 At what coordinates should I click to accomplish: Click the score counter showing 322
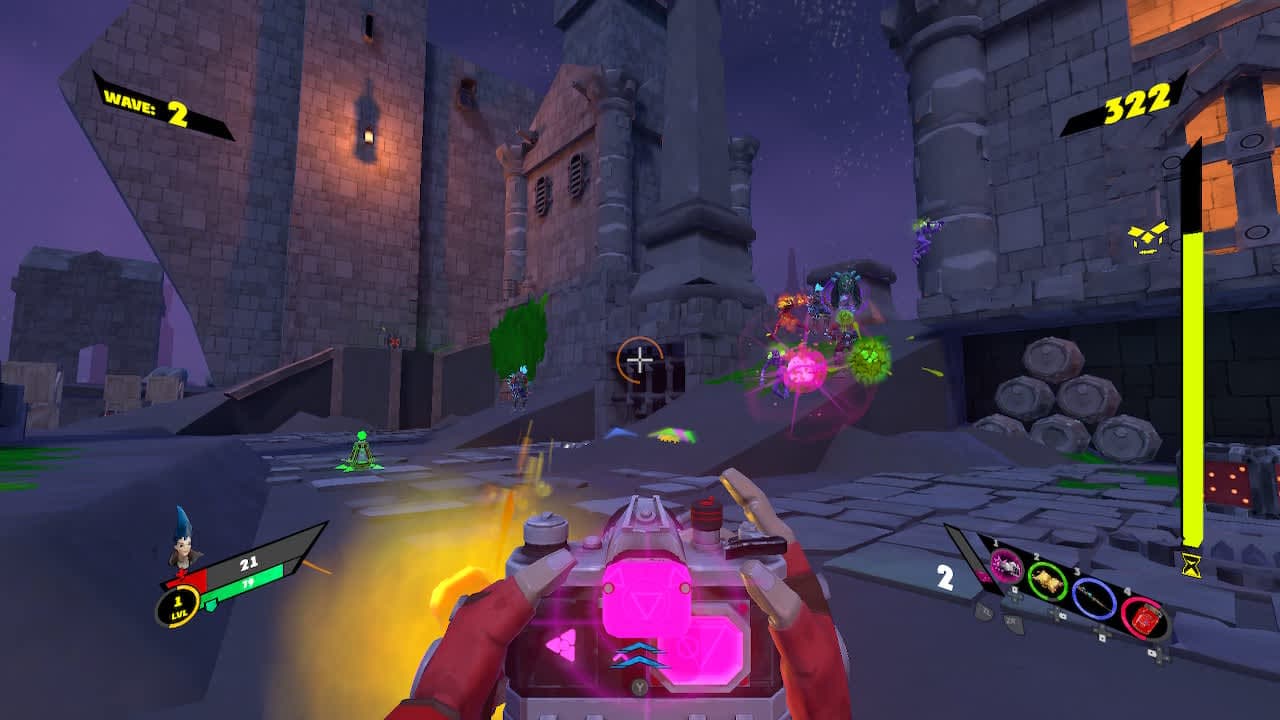point(1137,102)
